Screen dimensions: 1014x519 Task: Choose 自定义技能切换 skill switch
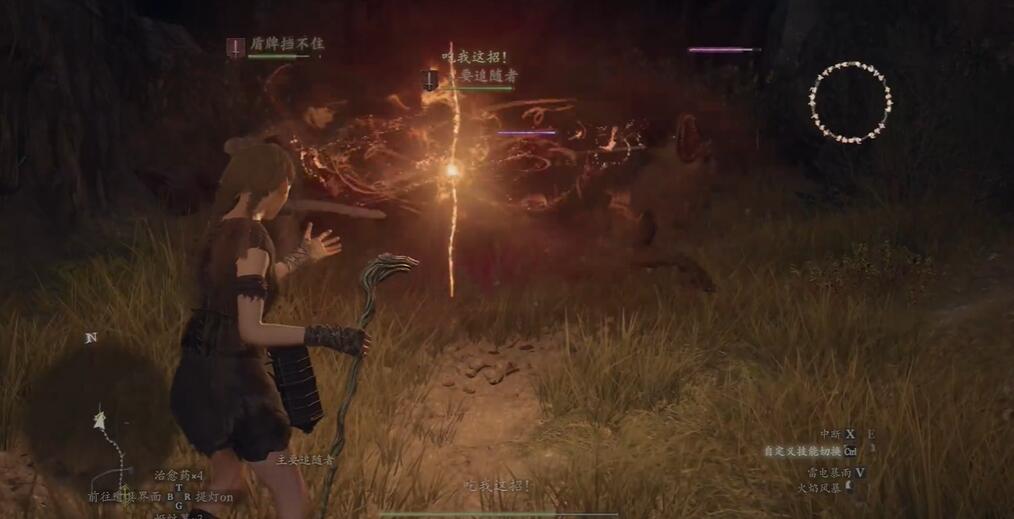point(810,451)
